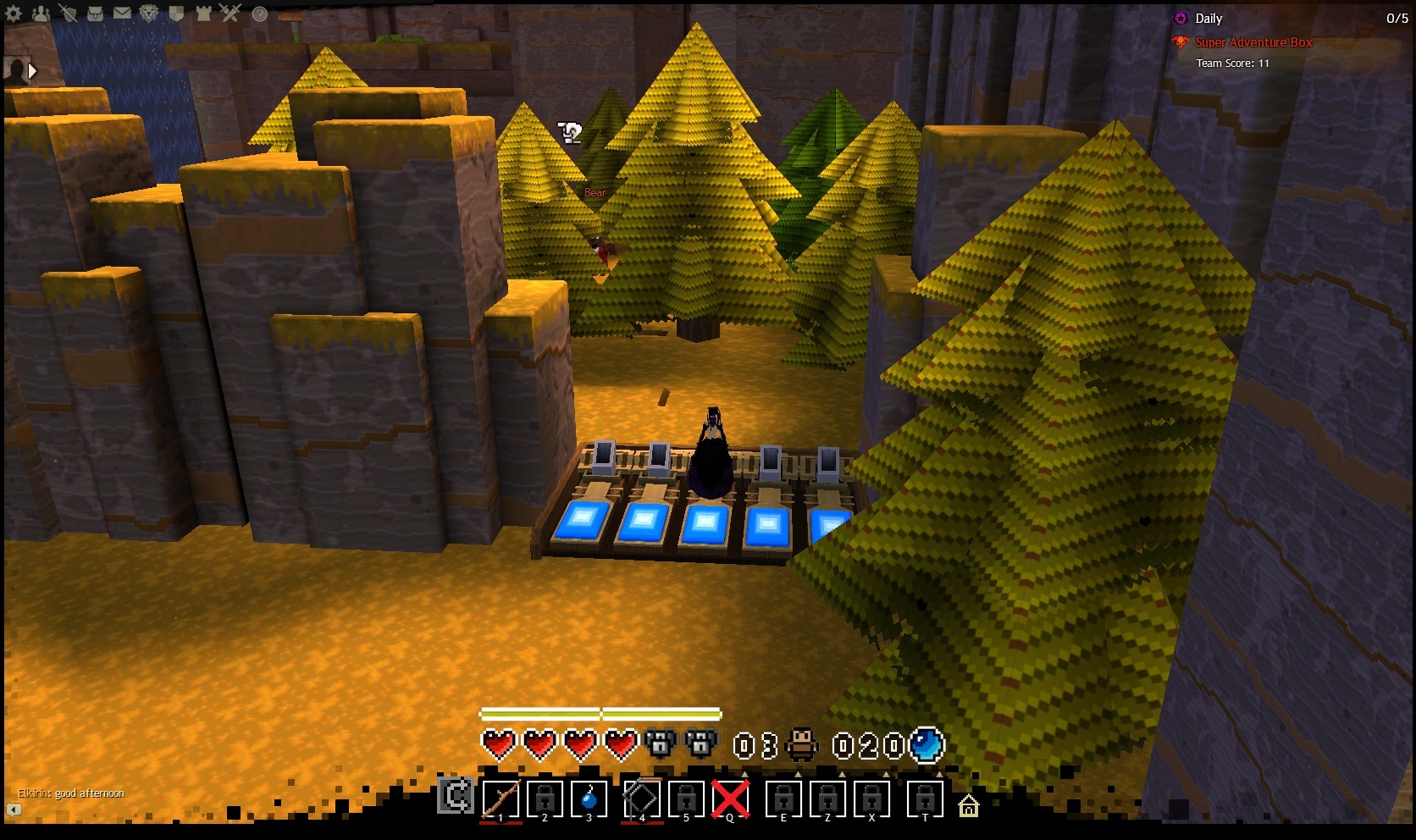Click the chat line from Elkirin
The height and width of the screenshot is (840, 1416).
tap(71, 793)
